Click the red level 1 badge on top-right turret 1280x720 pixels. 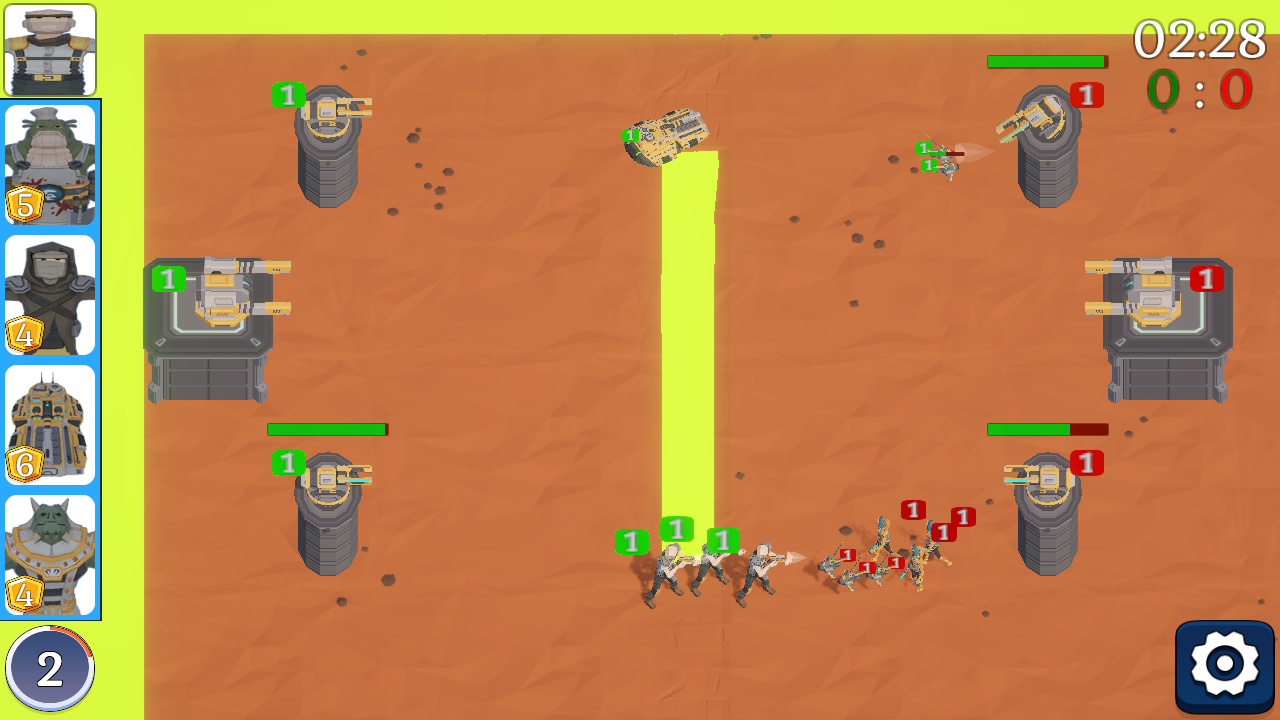1086,96
